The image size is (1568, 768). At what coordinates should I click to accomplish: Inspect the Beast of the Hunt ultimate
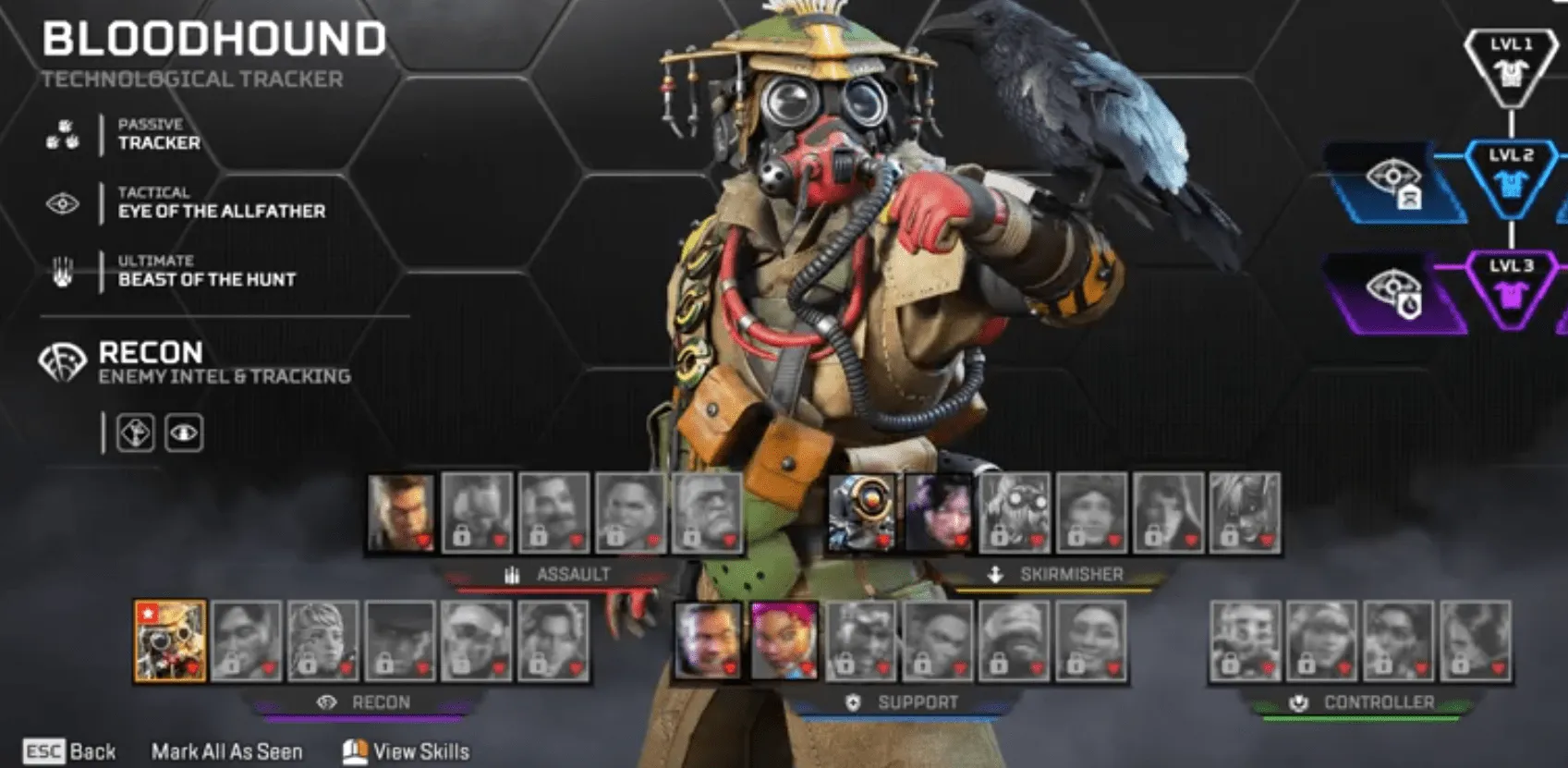[206, 272]
